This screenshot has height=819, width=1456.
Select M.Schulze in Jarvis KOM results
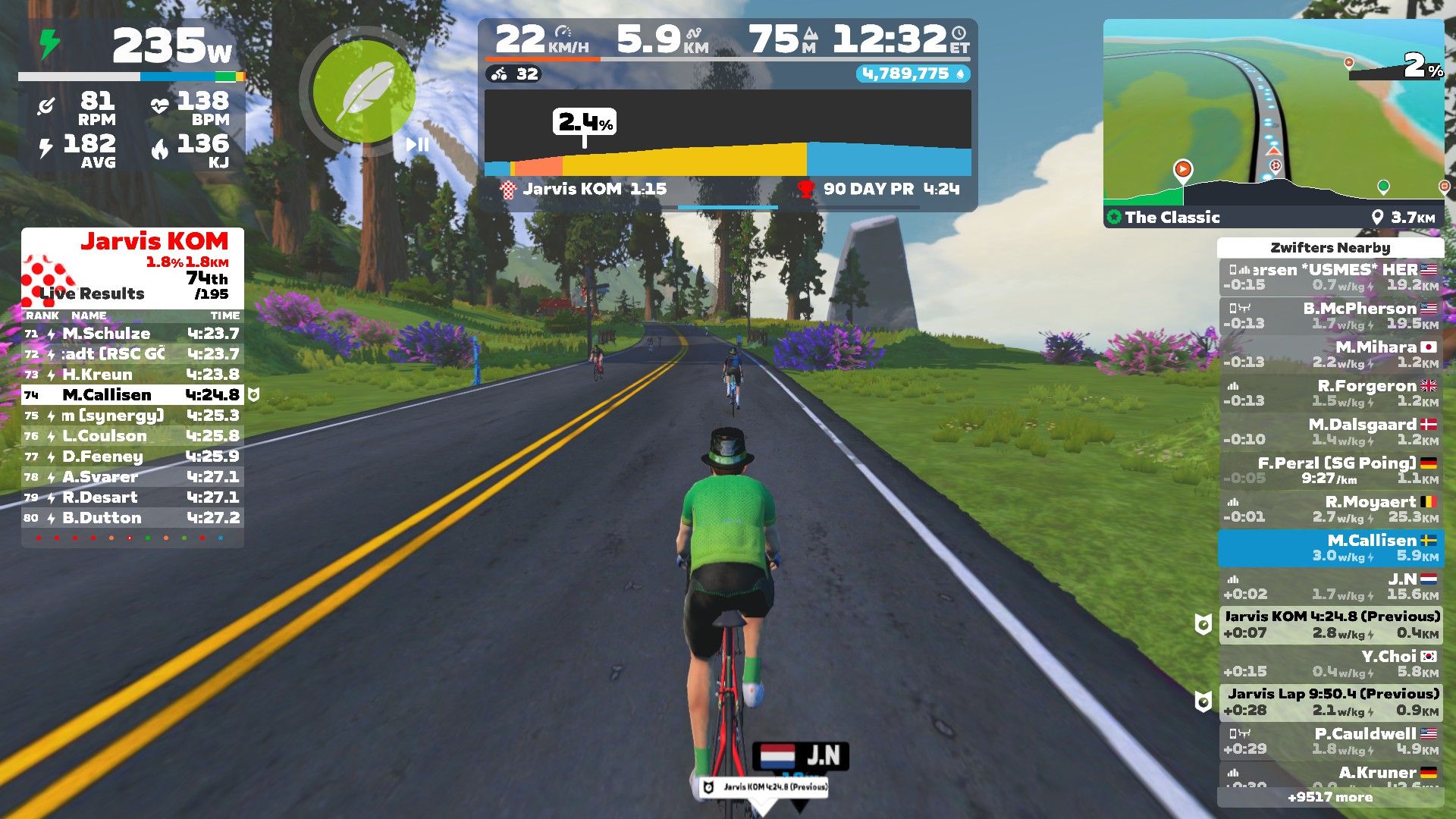point(133,334)
